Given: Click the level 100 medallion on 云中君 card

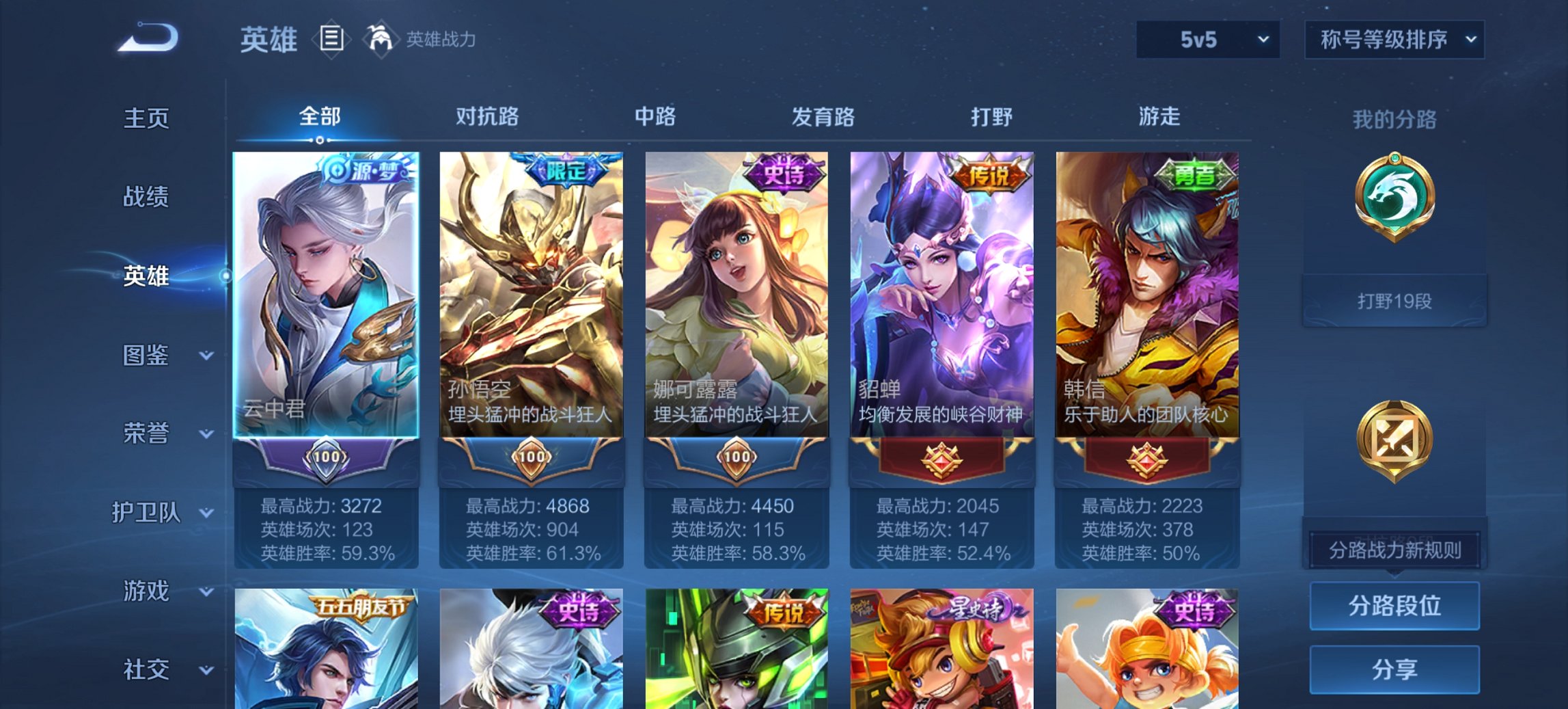Looking at the screenshot, I should (x=327, y=459).
